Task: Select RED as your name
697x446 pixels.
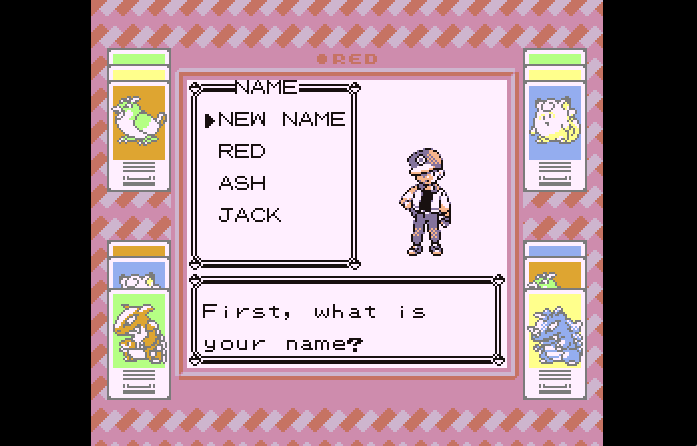Action: click(x=242, y=152)
